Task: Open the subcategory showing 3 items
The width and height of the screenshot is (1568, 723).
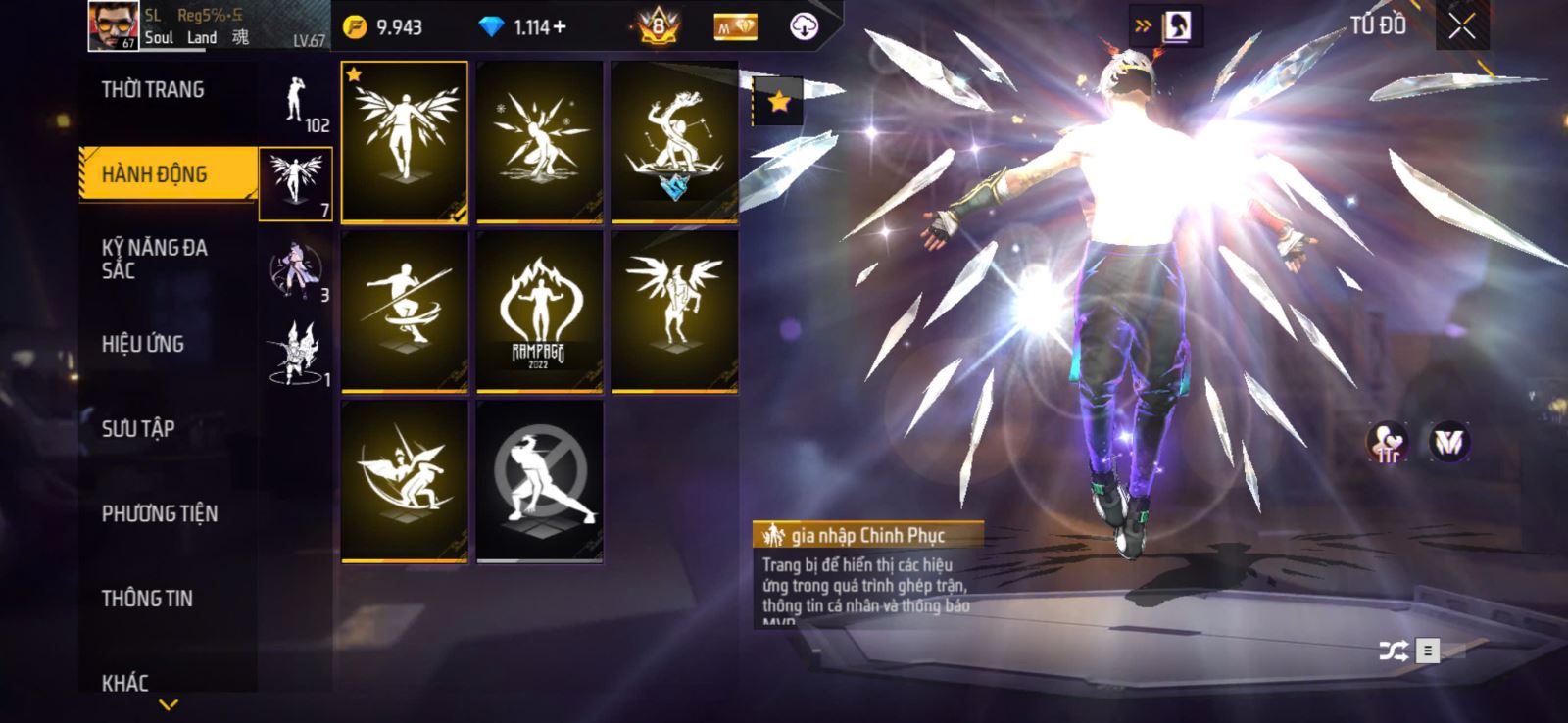Action: point(296,271)
